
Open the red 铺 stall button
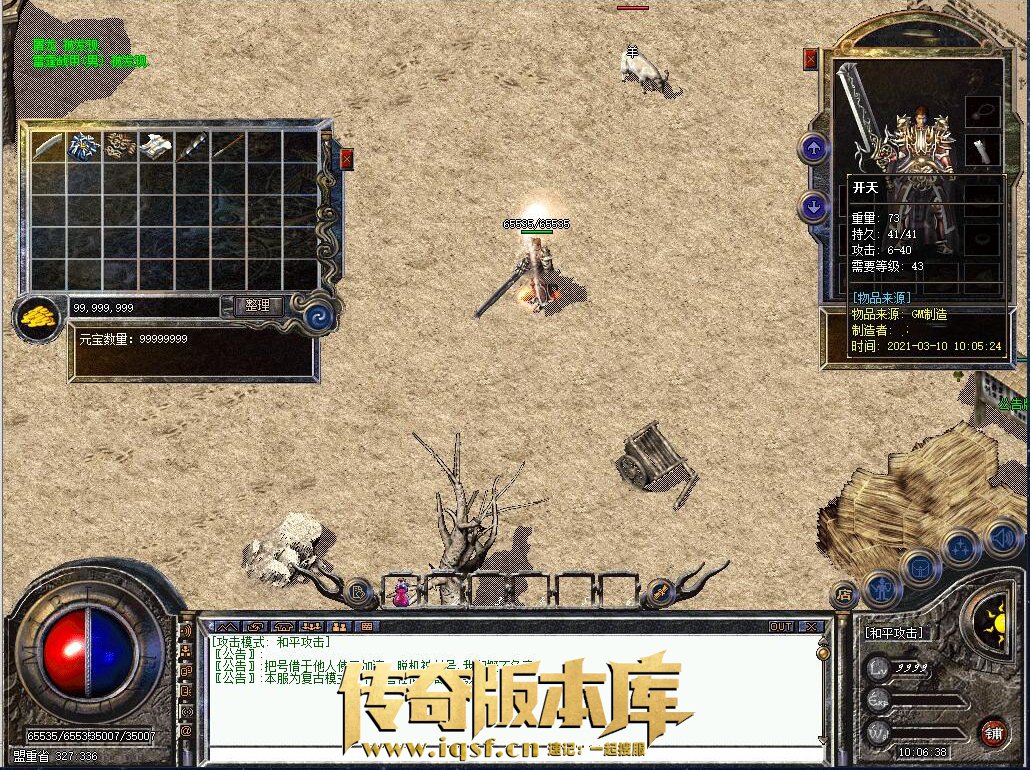(992, 732)
